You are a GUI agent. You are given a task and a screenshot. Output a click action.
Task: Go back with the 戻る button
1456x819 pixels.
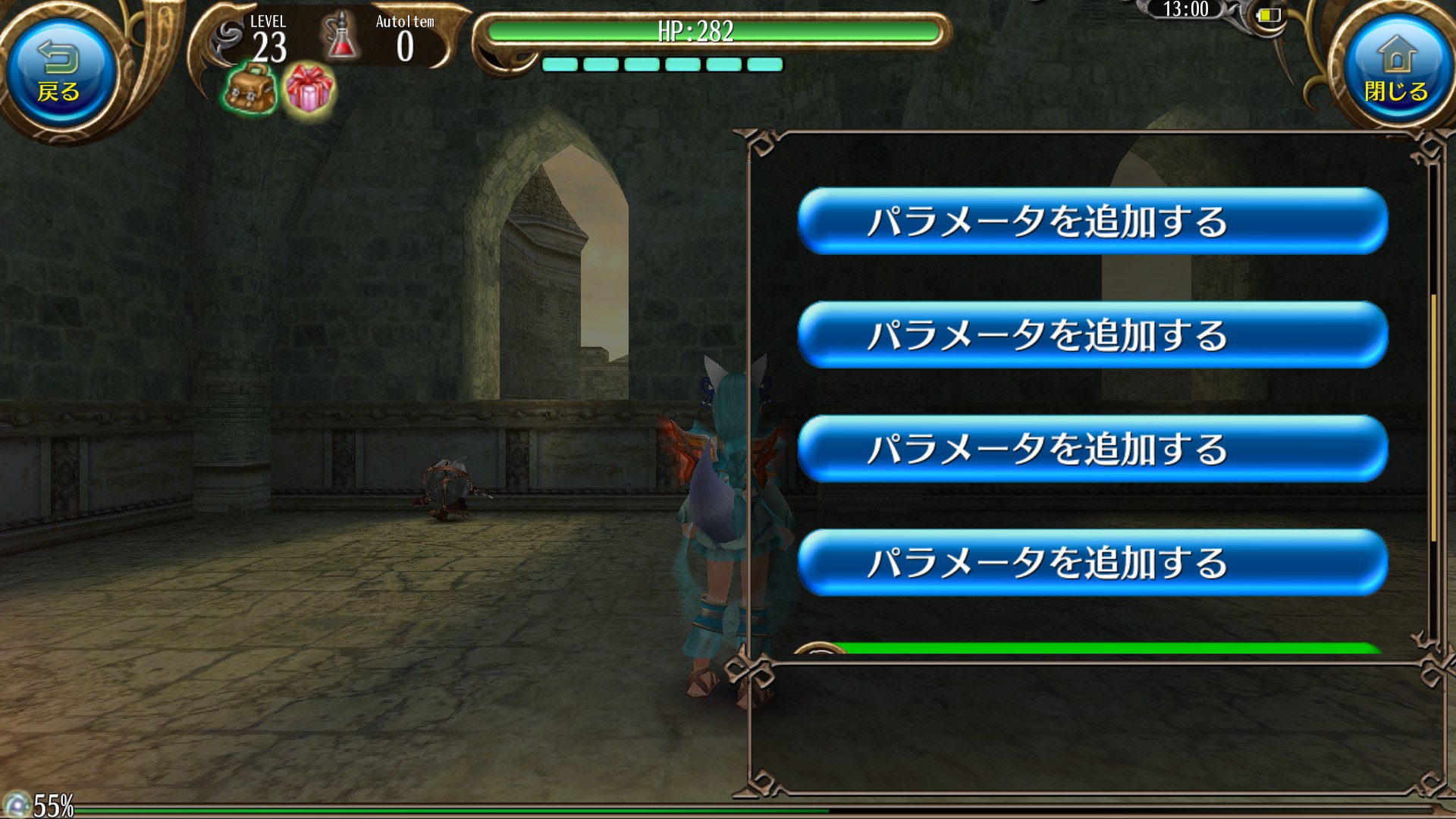pyautogui.click(x=59, y=72)
